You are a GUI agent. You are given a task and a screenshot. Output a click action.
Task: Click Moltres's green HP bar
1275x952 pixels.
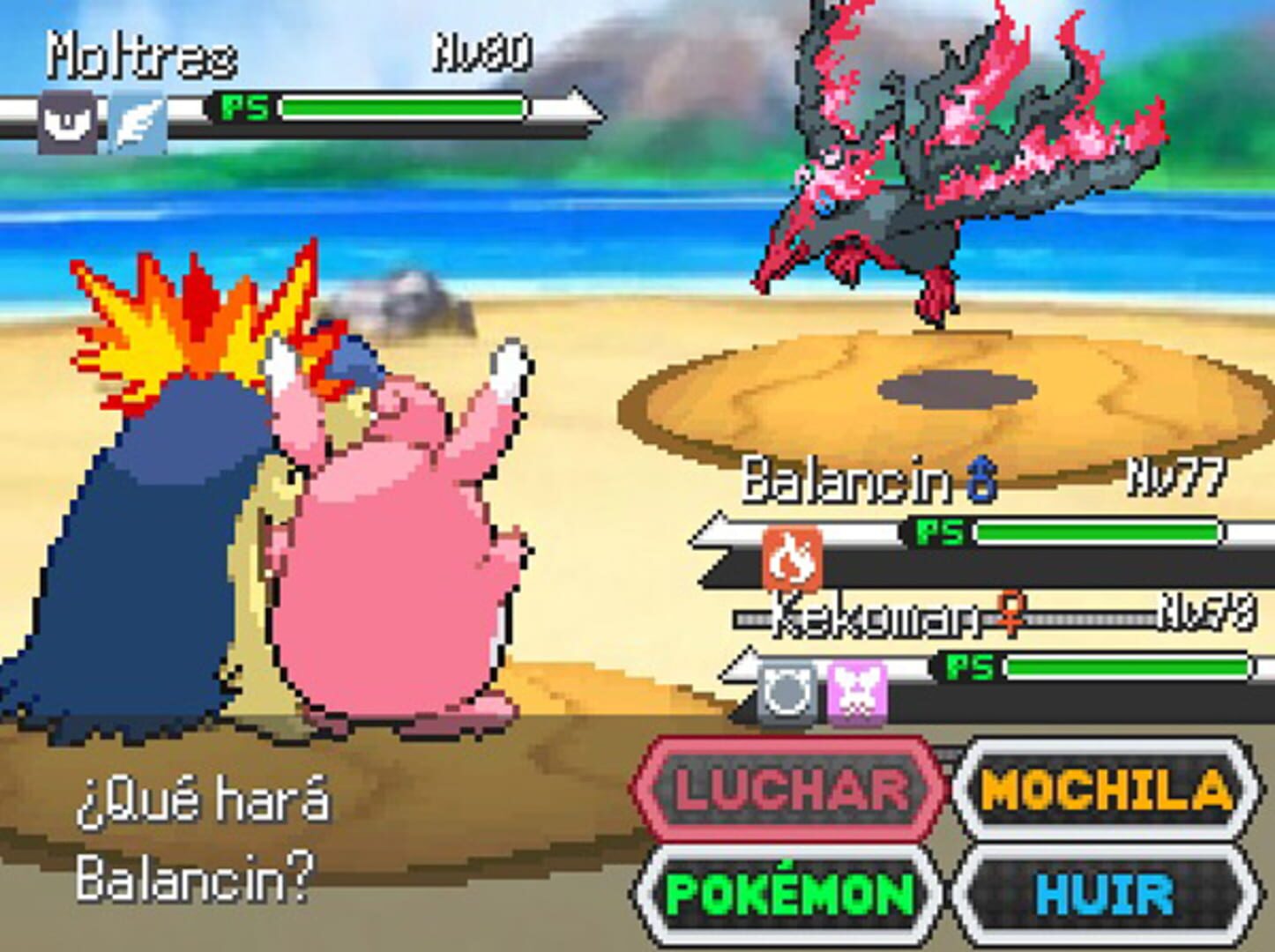[x=401, y=107]
